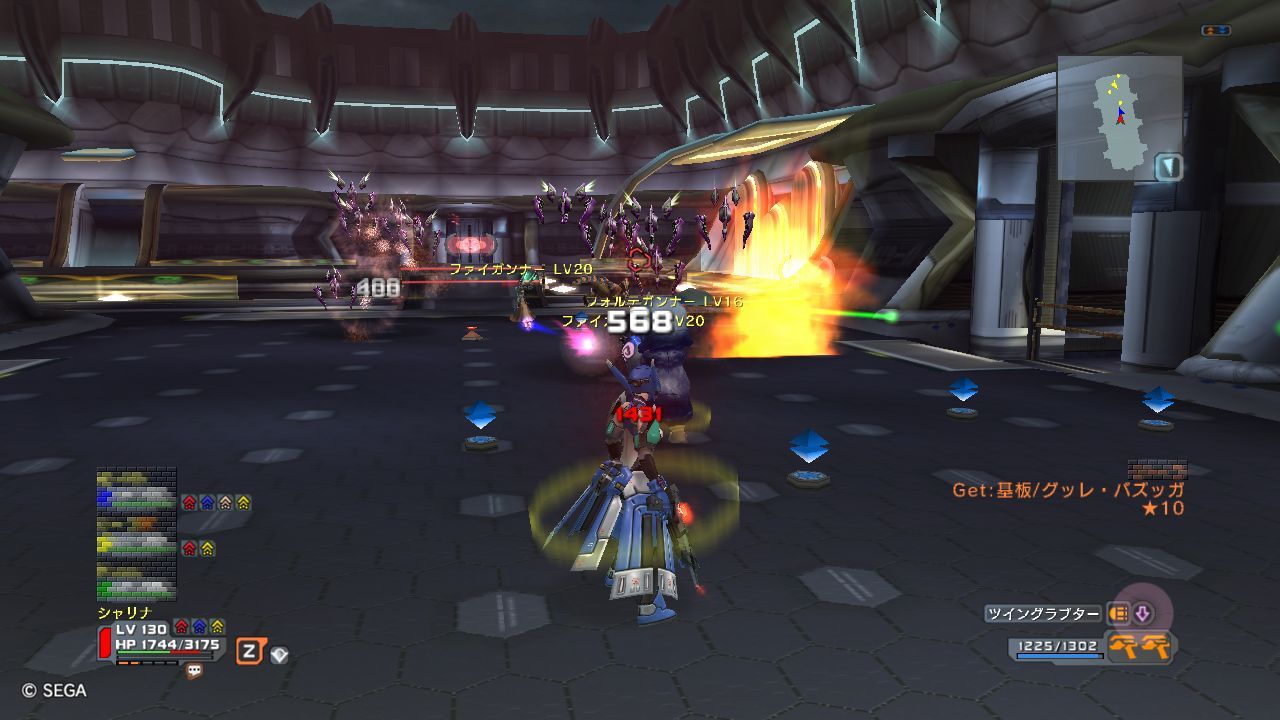Click the orange and blue network indicator
The image size is (1280, 720).
1216,31
